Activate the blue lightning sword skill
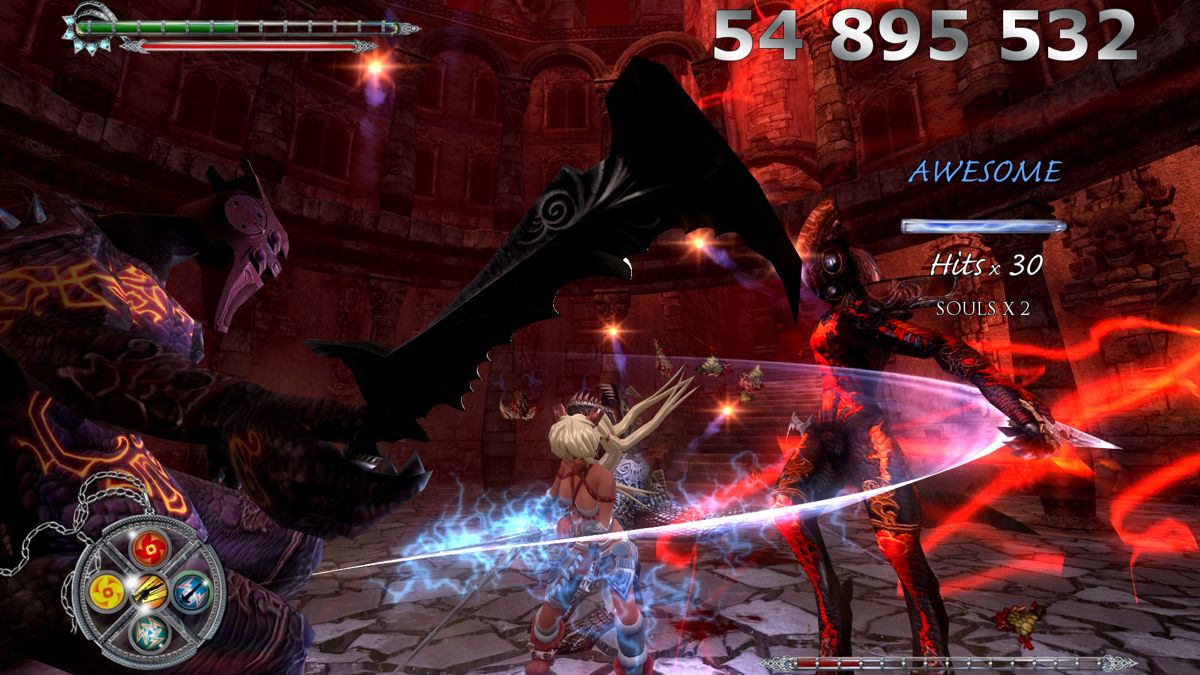The height and width of the screenshot is (675, 1200). point(191,590)
